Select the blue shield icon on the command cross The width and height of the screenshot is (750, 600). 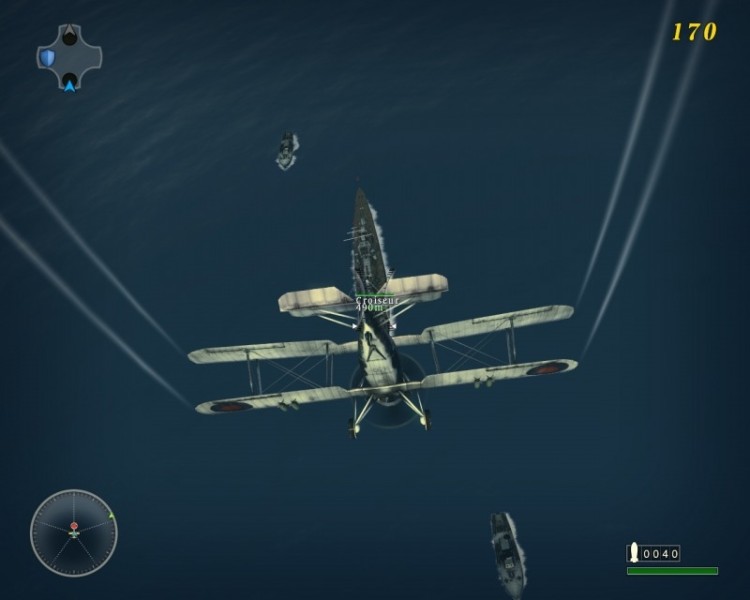47,58
